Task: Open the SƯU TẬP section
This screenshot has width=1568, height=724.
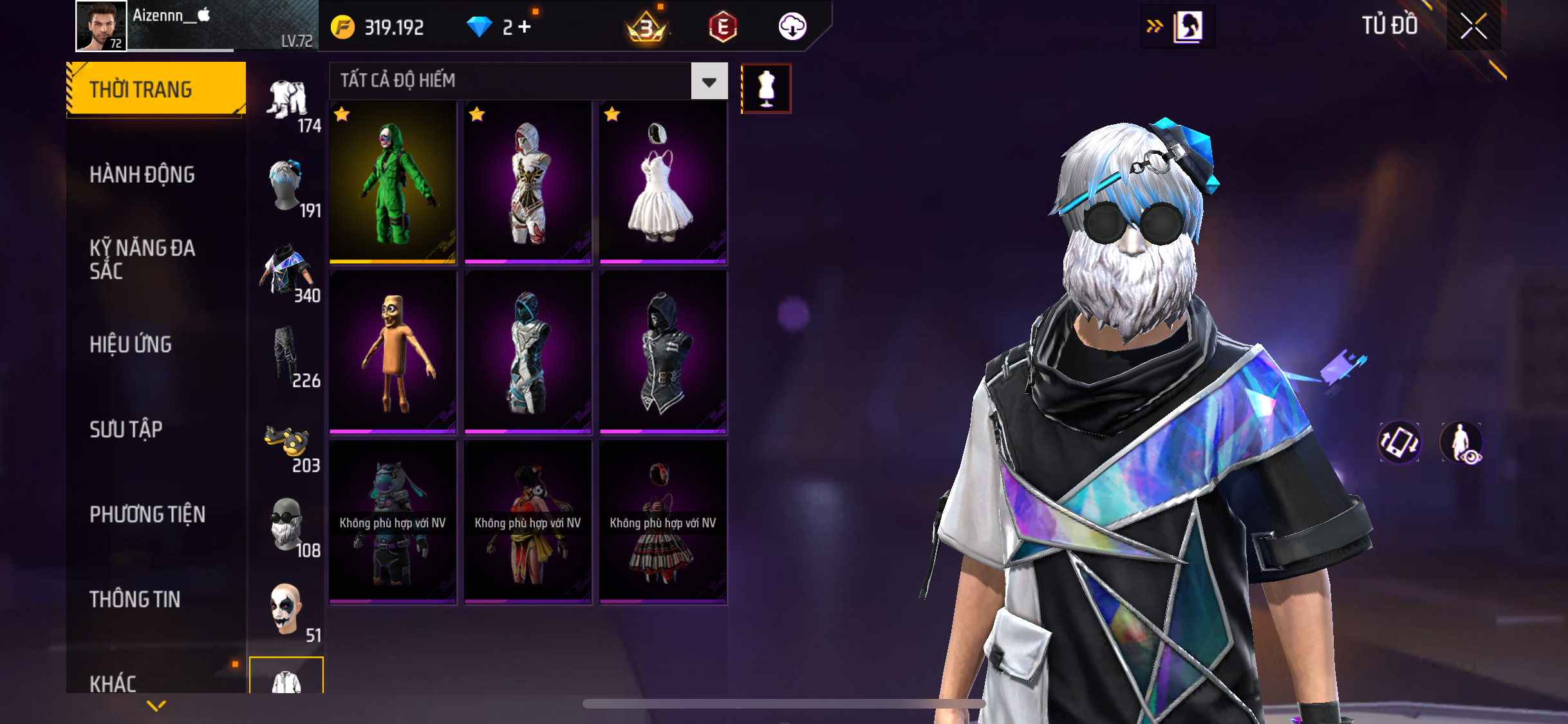Action: pos(126,429)
